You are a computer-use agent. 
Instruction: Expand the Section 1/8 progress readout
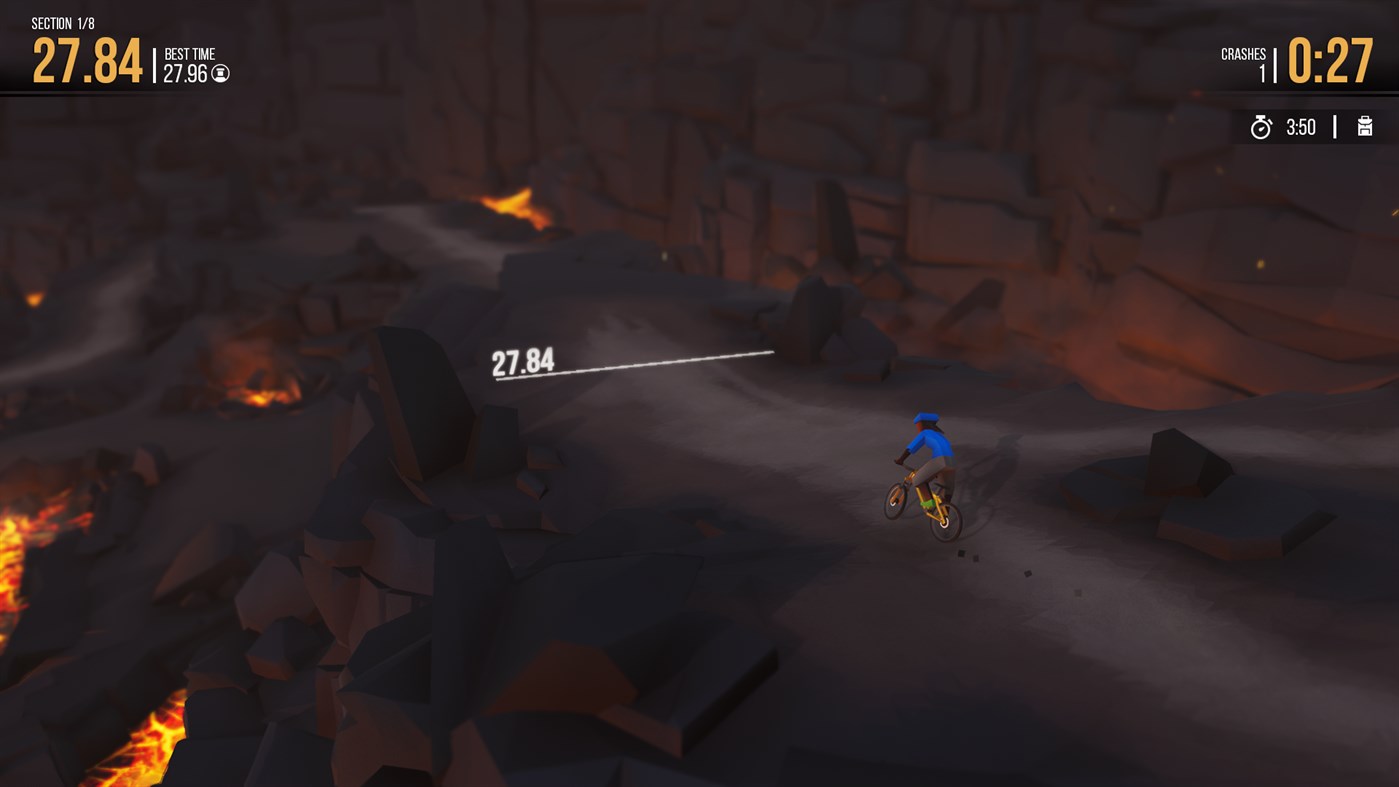click(62, 22)
